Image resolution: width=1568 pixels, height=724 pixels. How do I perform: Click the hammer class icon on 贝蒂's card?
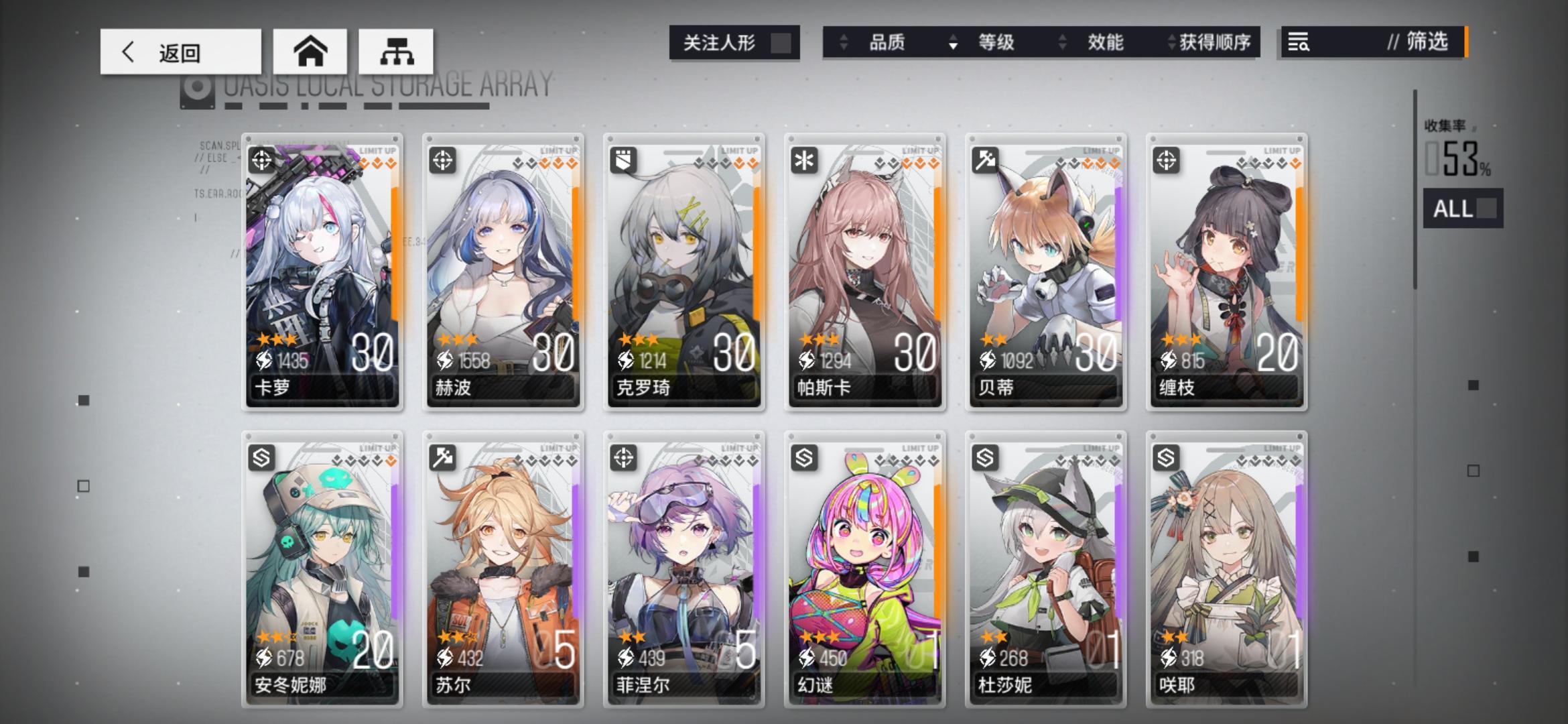pyautogui.click(x=985, y=160)
